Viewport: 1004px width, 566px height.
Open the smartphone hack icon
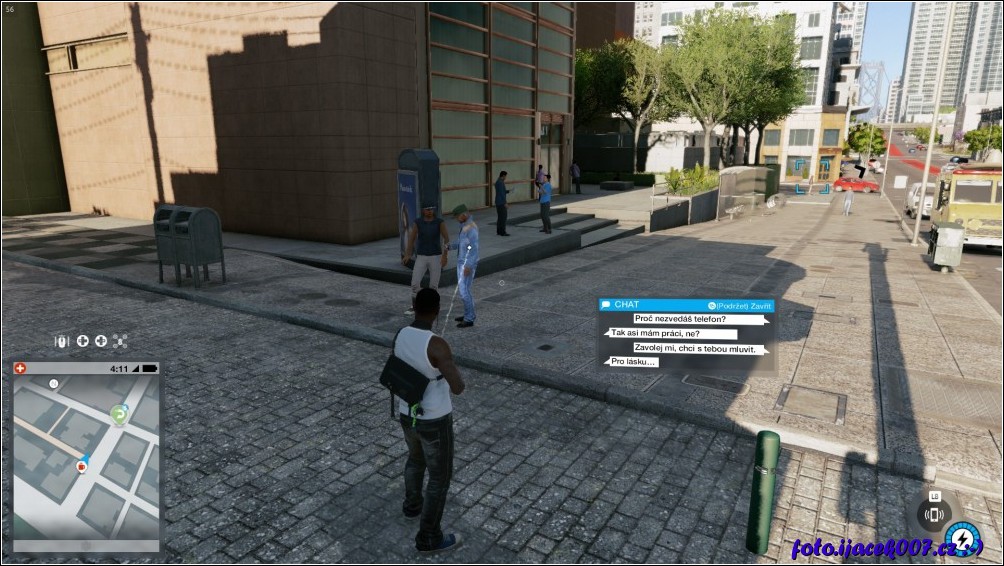coord(935,515)
